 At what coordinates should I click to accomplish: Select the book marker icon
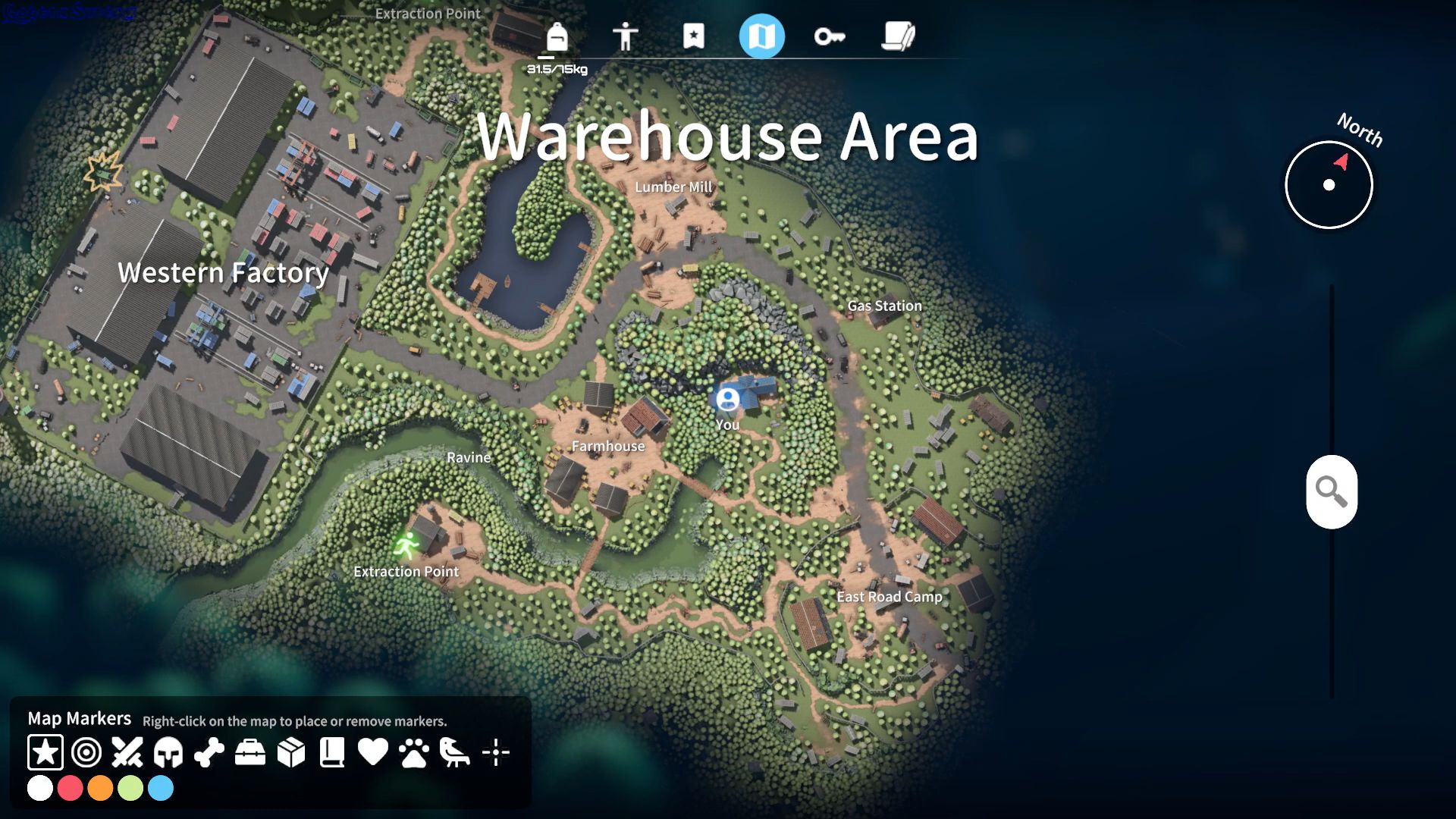coord(331,752)
